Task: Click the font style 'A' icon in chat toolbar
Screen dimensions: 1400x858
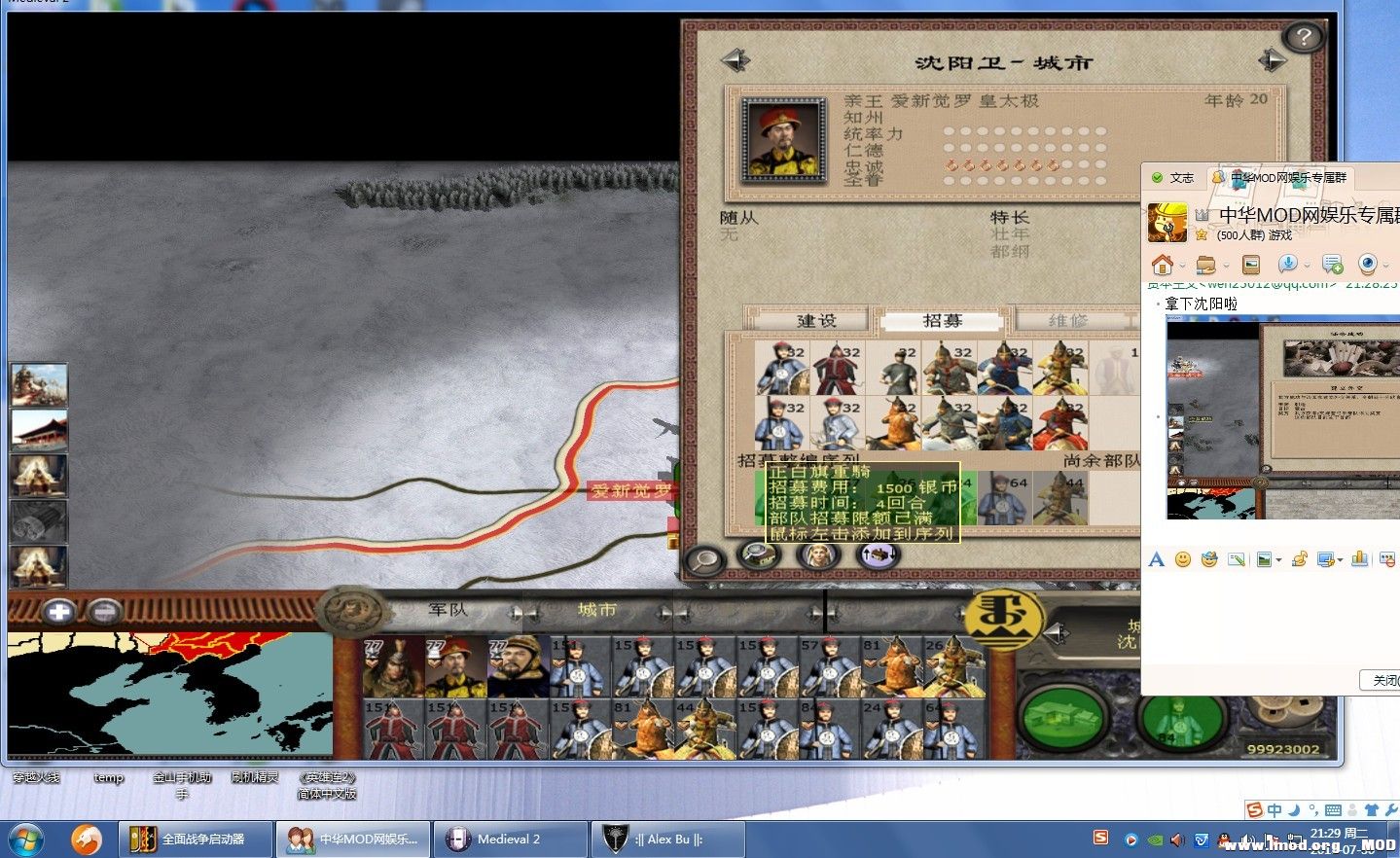Action: pyautogui.click(x=1156, y=559)
